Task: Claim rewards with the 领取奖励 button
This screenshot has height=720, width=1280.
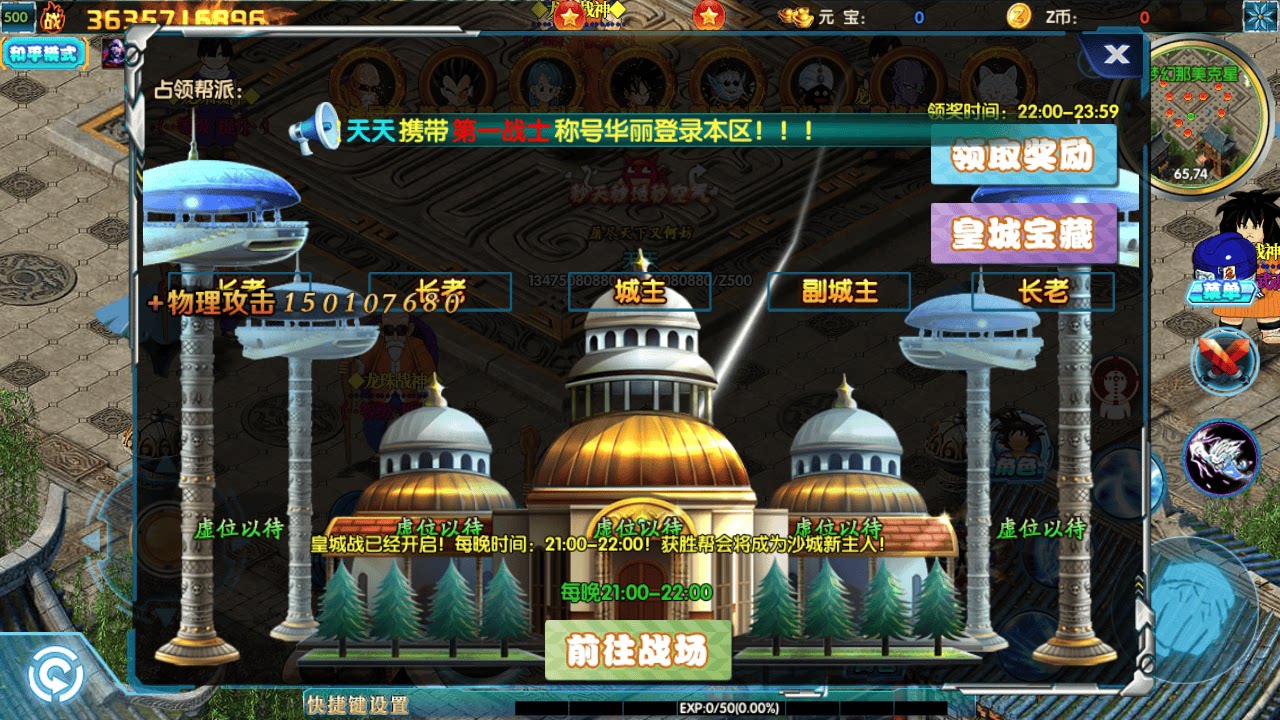Action: pos(1026,157)
